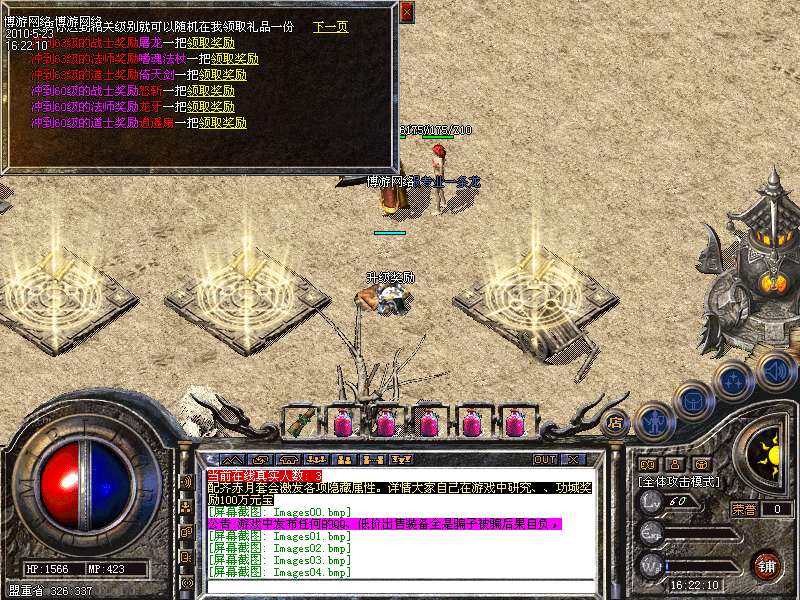Claim the level 60 taoist 逍遥扇 reward
Image resolution: width=800 pixels, height=600 pixels.
(222, 123)
